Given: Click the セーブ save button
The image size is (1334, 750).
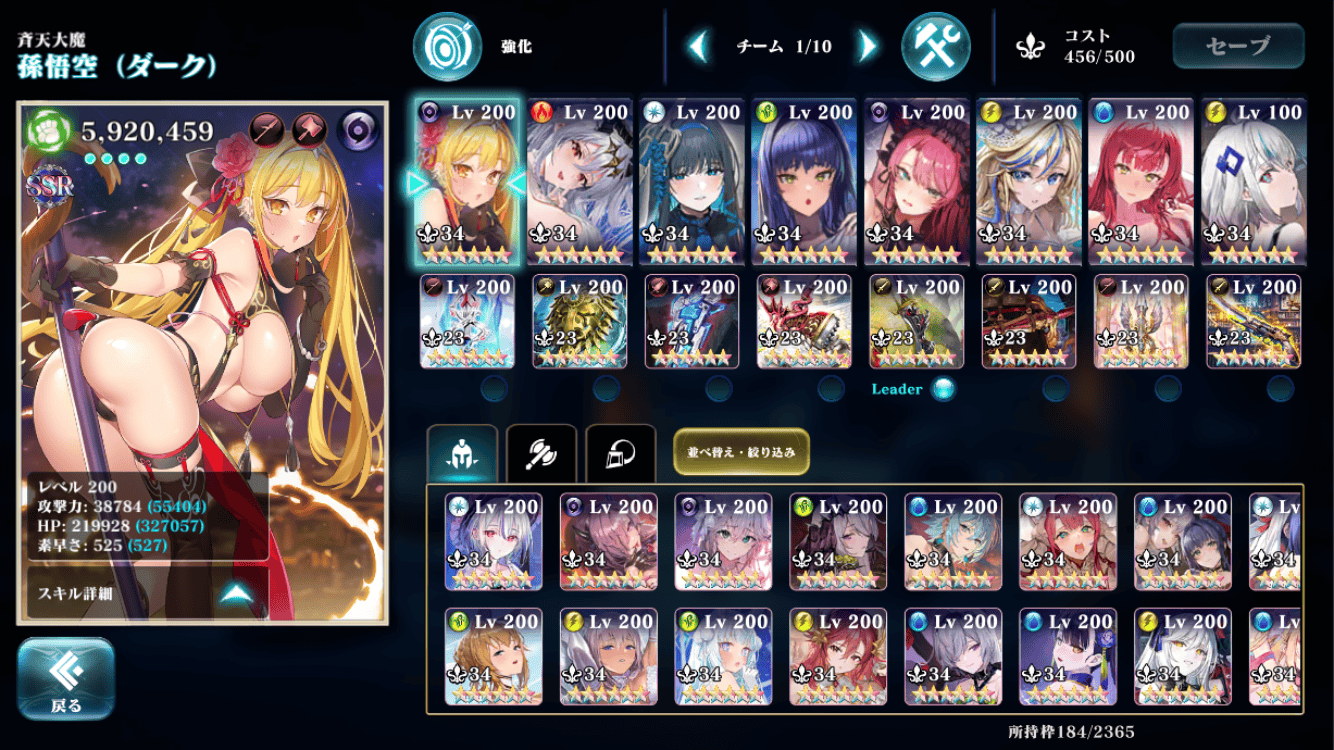Looking at the screenshot, I should [x=1238, y=46].
